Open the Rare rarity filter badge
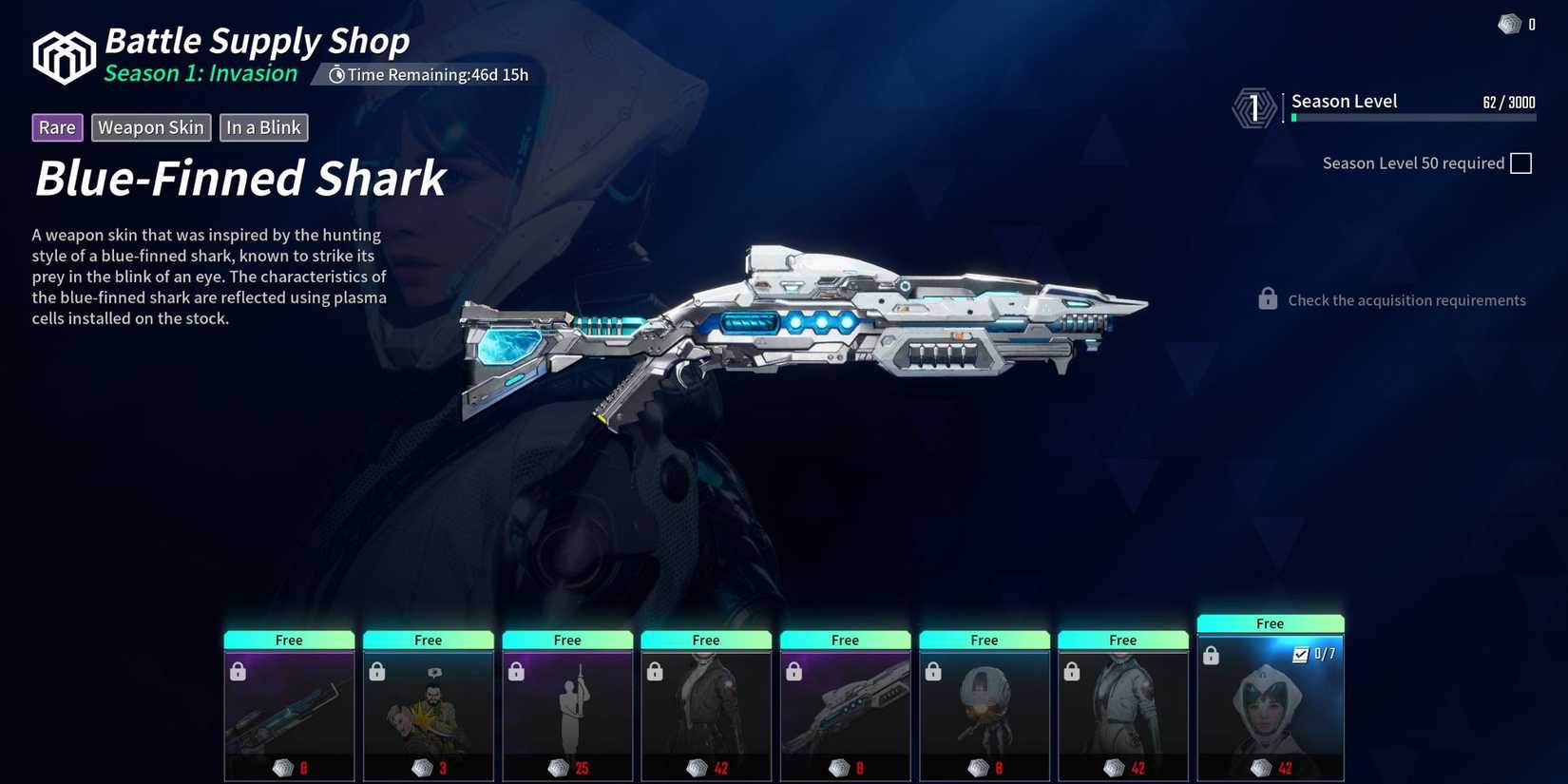This screenshot has width=1568, height=784. (x=56, y=126)
